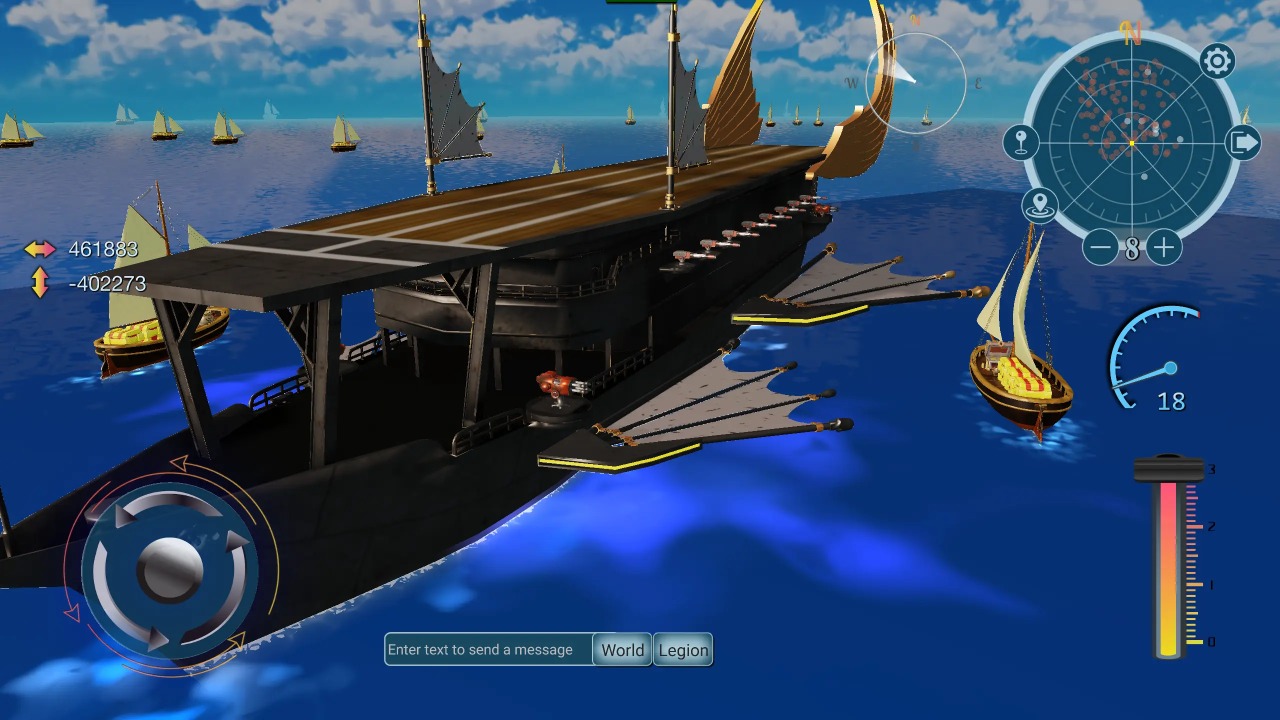The width and height of the screenshot is (1280, 720).
Task: Switch chat channel to Legion
Action: 684,650
